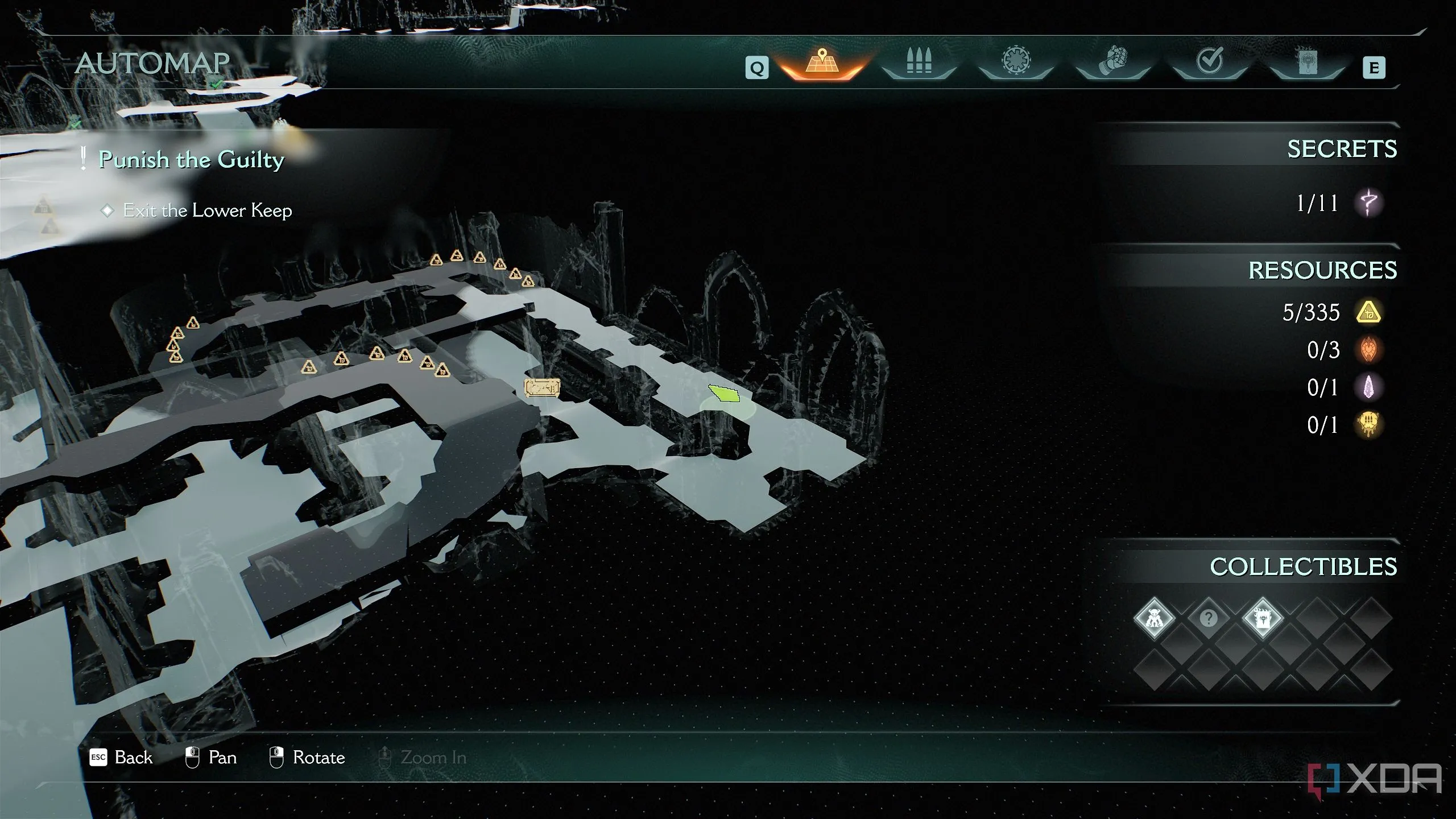Click the Punish the Guilty objective title
1456x819 pixels.
[x=191, y=159]
